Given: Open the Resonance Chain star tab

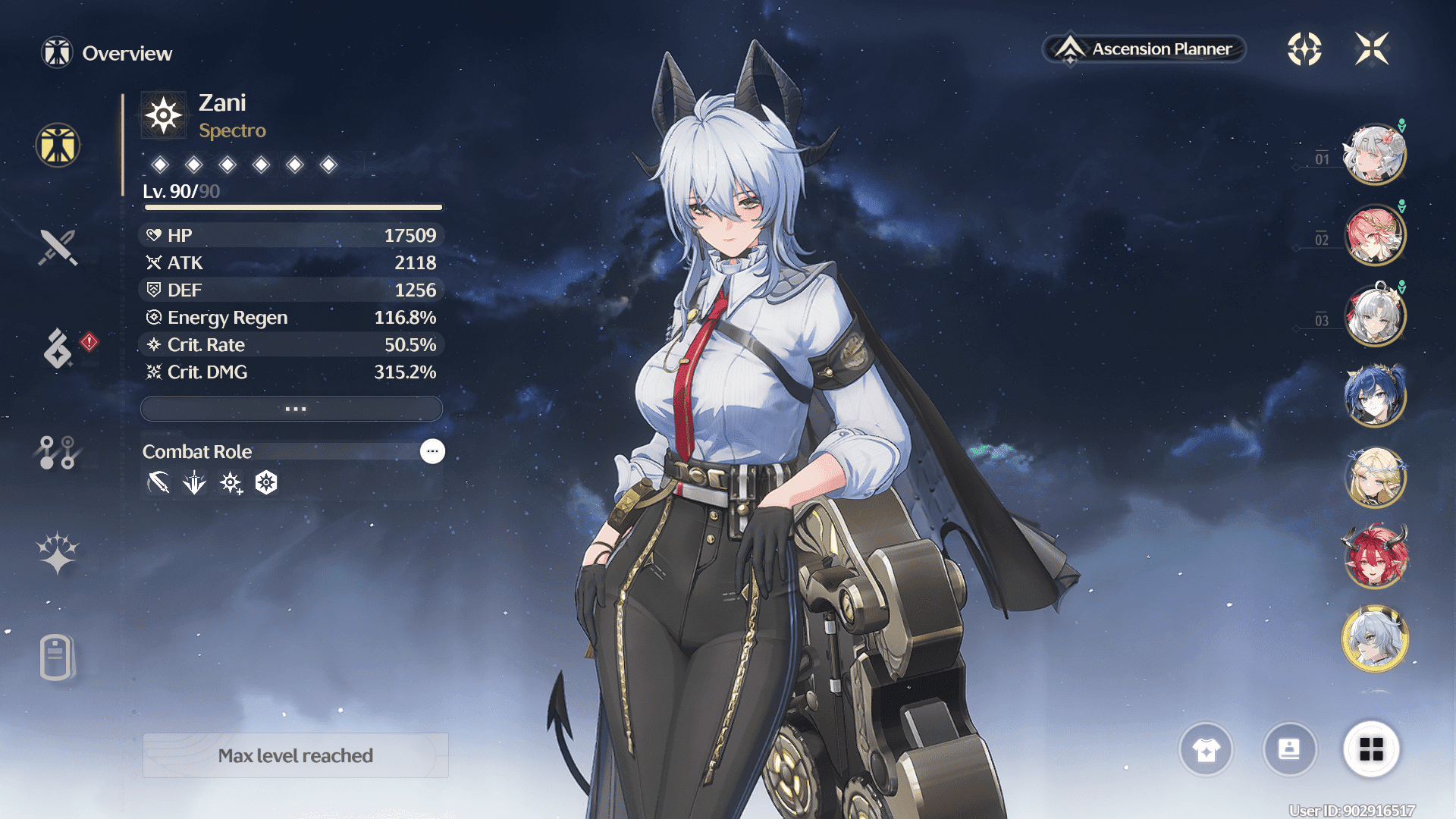Looking at the screenshot, I should 58,552.
